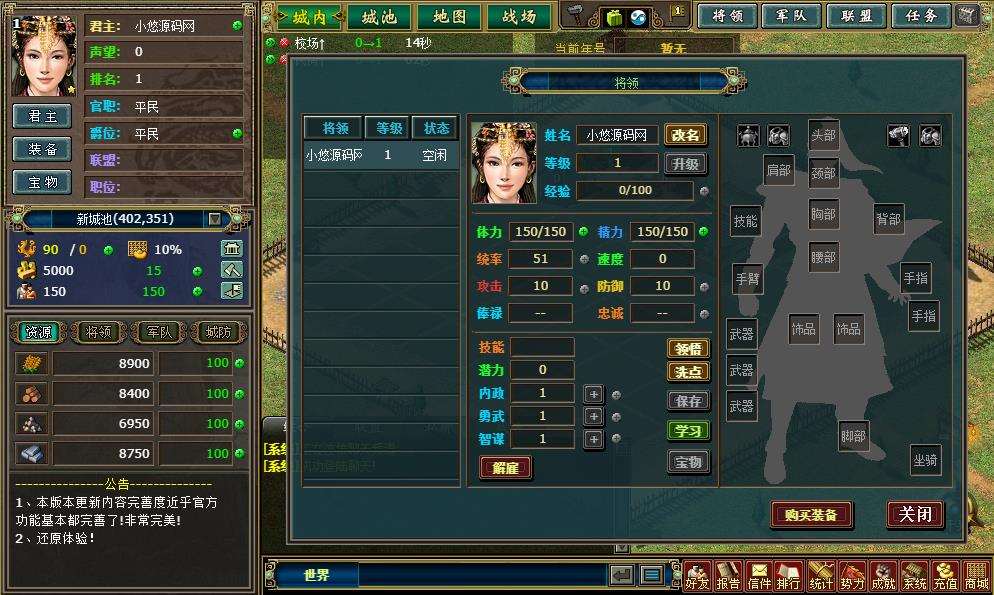Dismiss the general with 解雇
This screenshot has width=994, height=595.
coord(505,467)
